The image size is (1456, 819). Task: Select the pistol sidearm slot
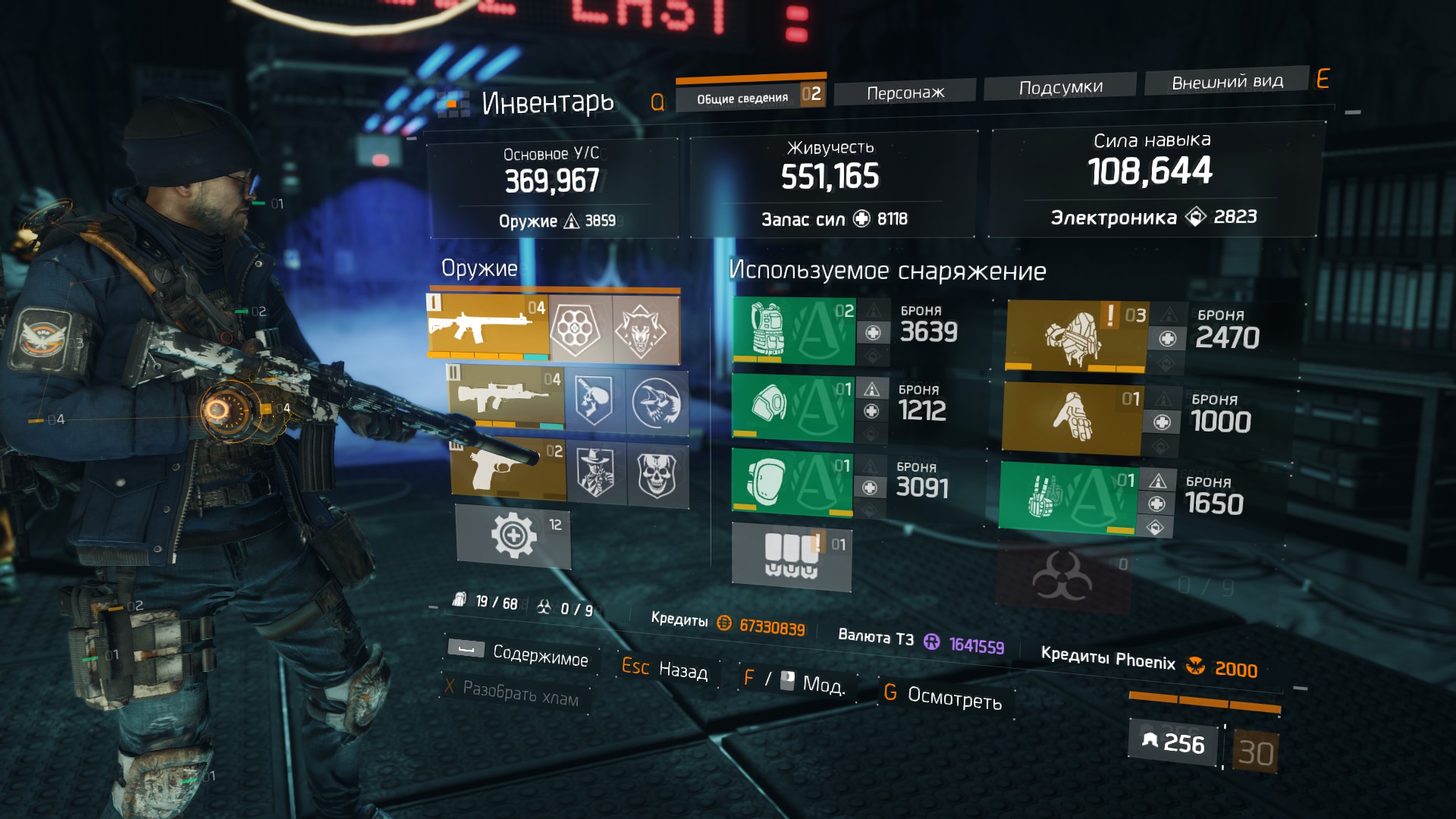click(508, 468)
